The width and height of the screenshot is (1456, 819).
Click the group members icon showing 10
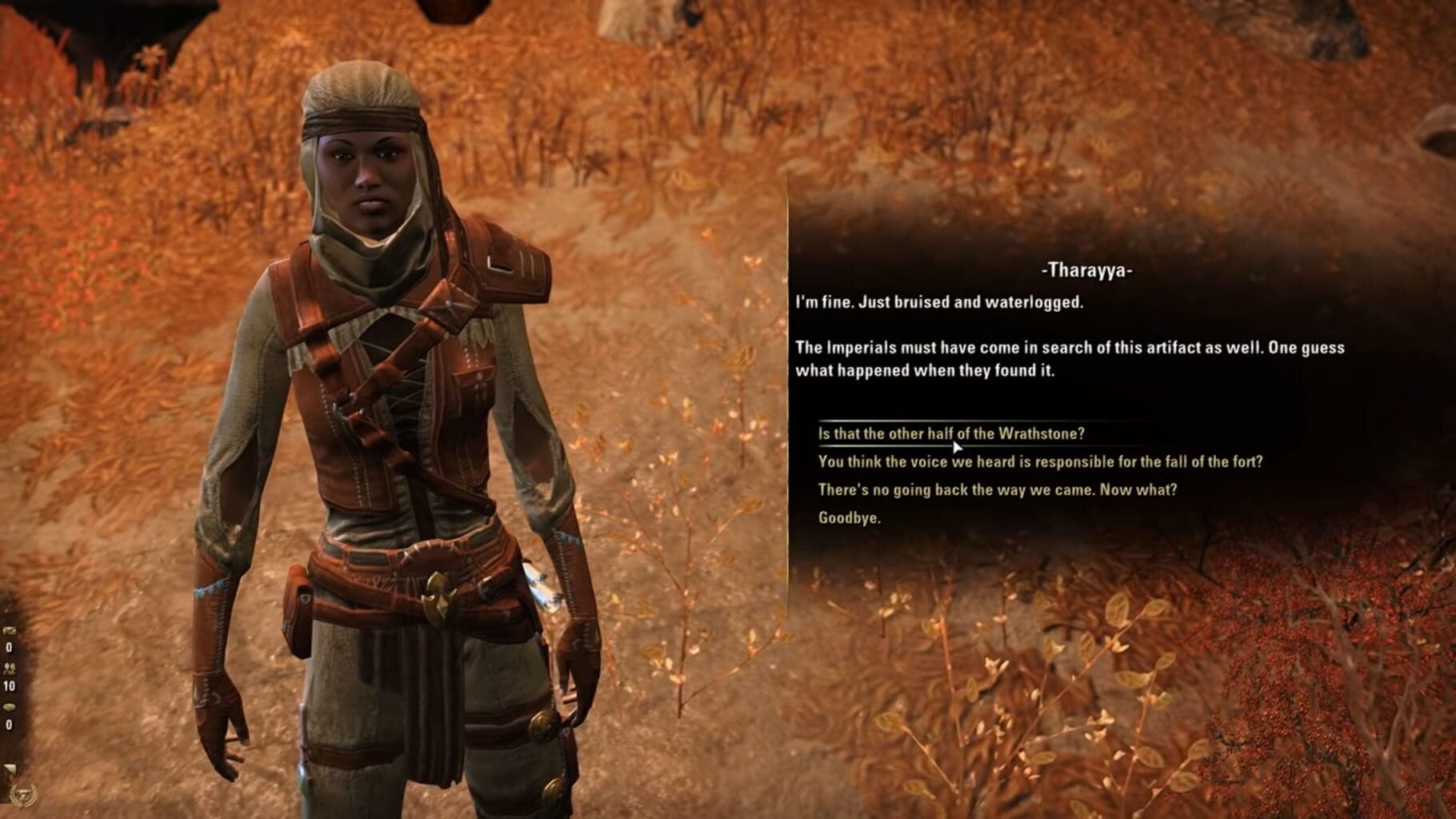pyautogui.click(x=10, y=669)
